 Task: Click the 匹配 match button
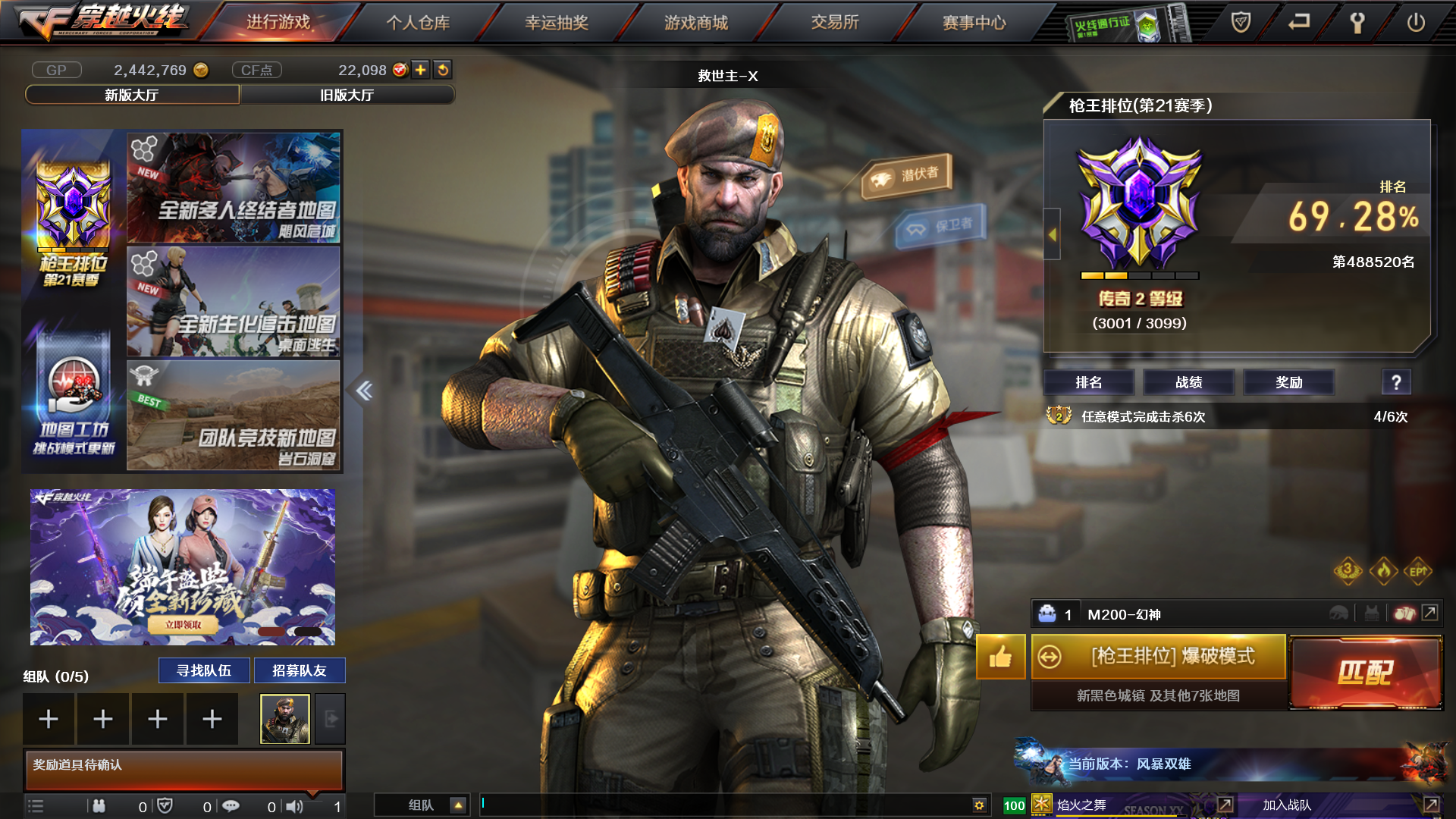tap(1366, 672)
